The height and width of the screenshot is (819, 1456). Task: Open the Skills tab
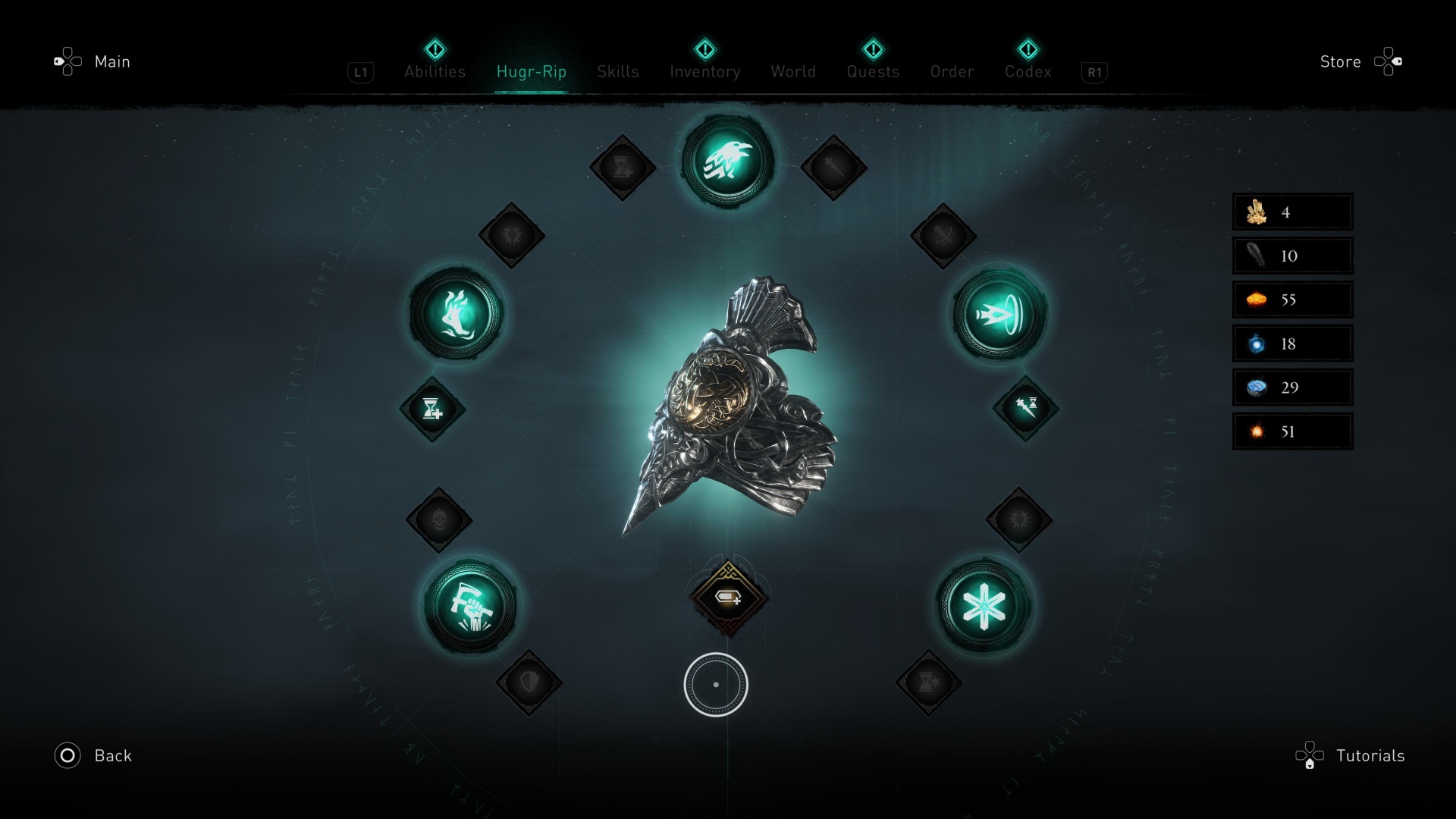coord(617,71)
